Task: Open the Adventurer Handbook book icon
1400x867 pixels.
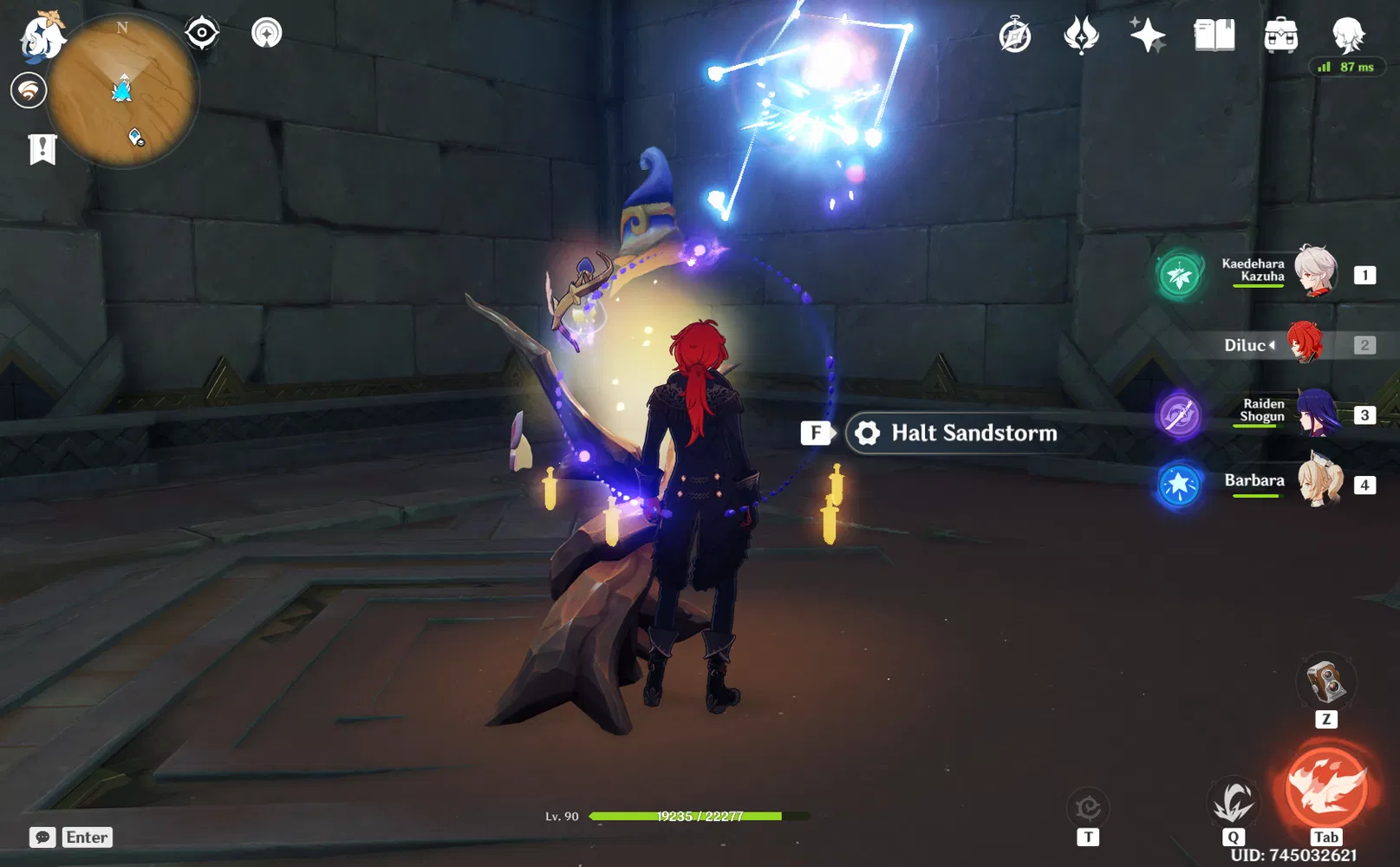Action: pos(1214,36)
